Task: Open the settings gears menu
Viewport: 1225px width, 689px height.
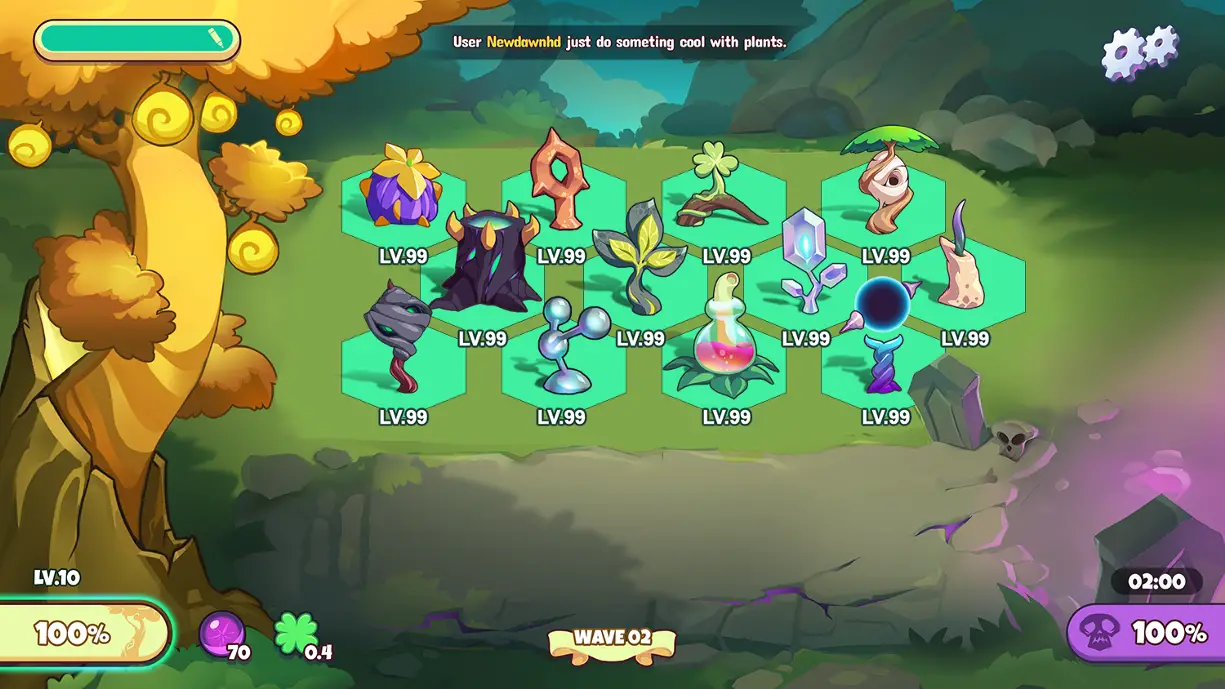Action: point(1139,50)
